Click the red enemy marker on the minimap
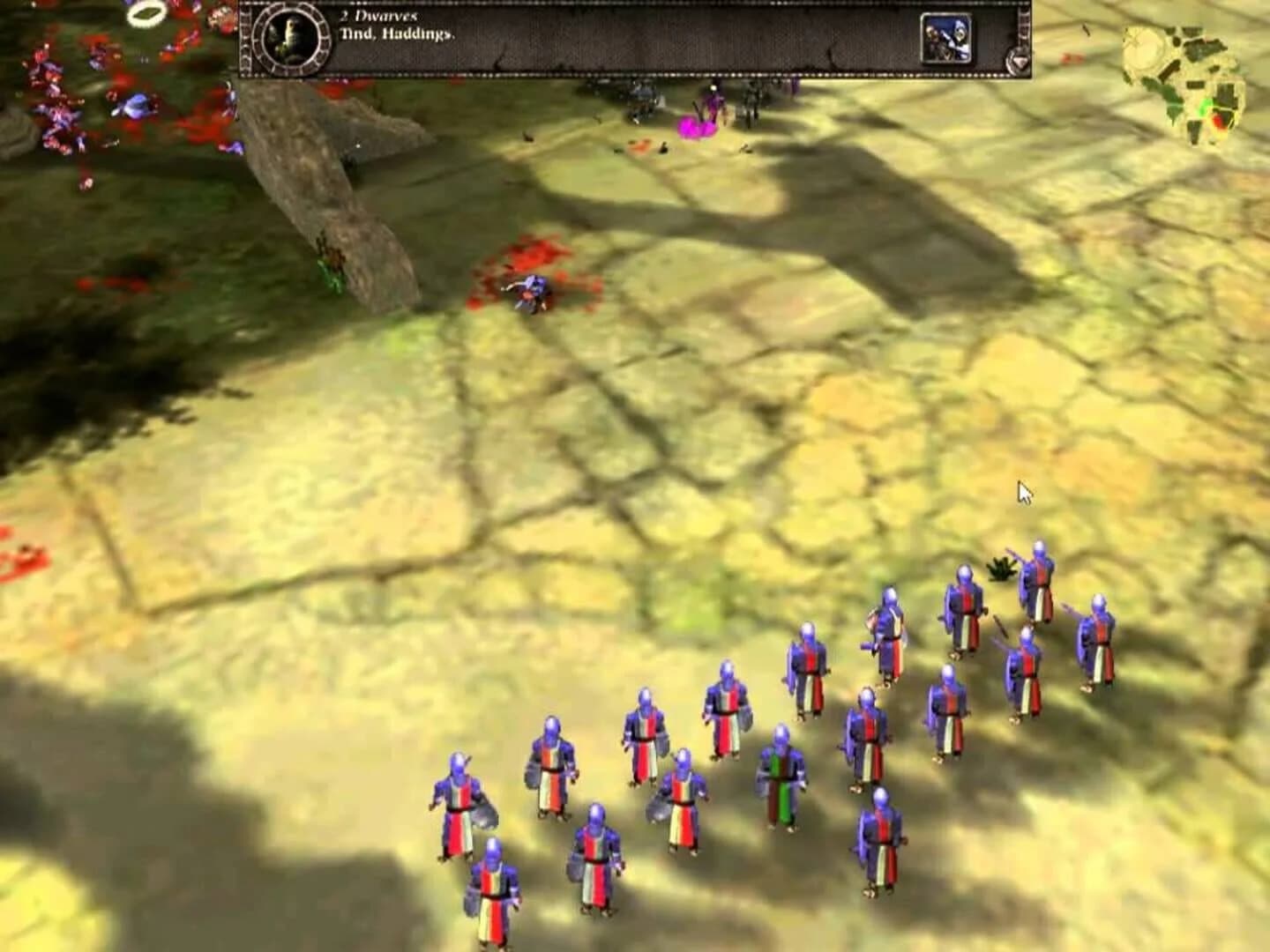Image resolution: width=1270 pixels, height=952 pixels. 1218,122
